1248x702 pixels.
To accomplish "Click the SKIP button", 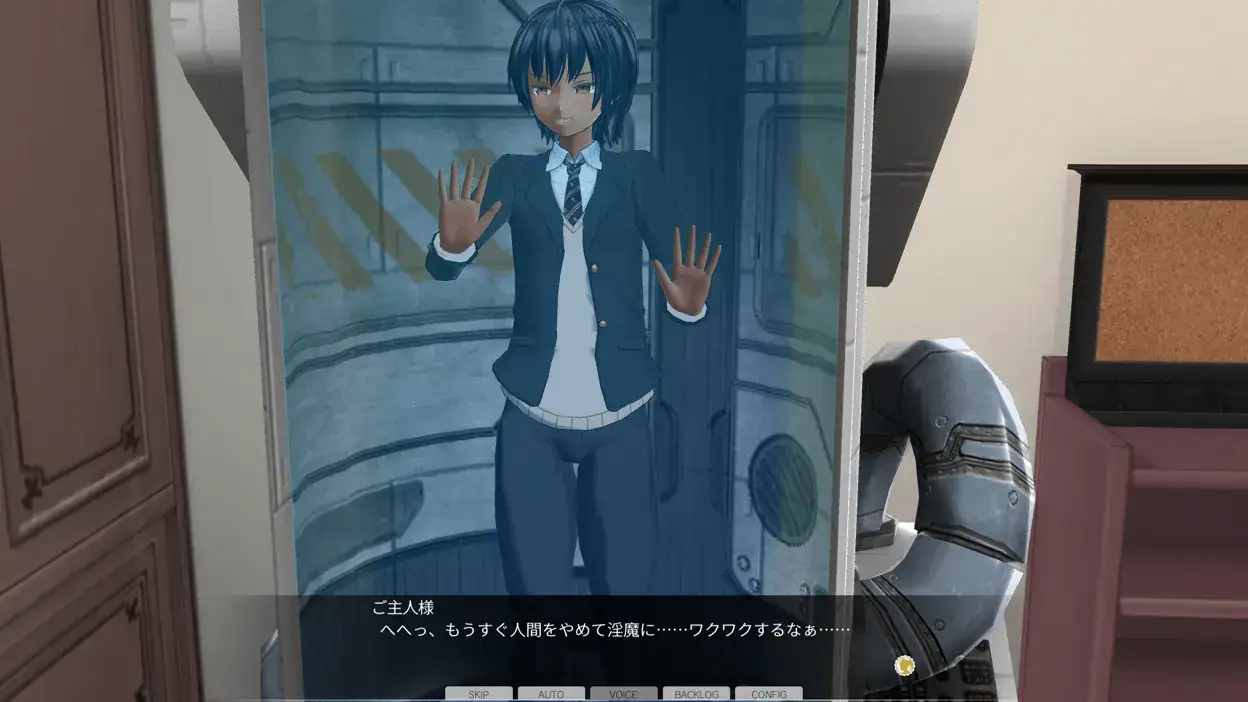I will click(479, 694).
